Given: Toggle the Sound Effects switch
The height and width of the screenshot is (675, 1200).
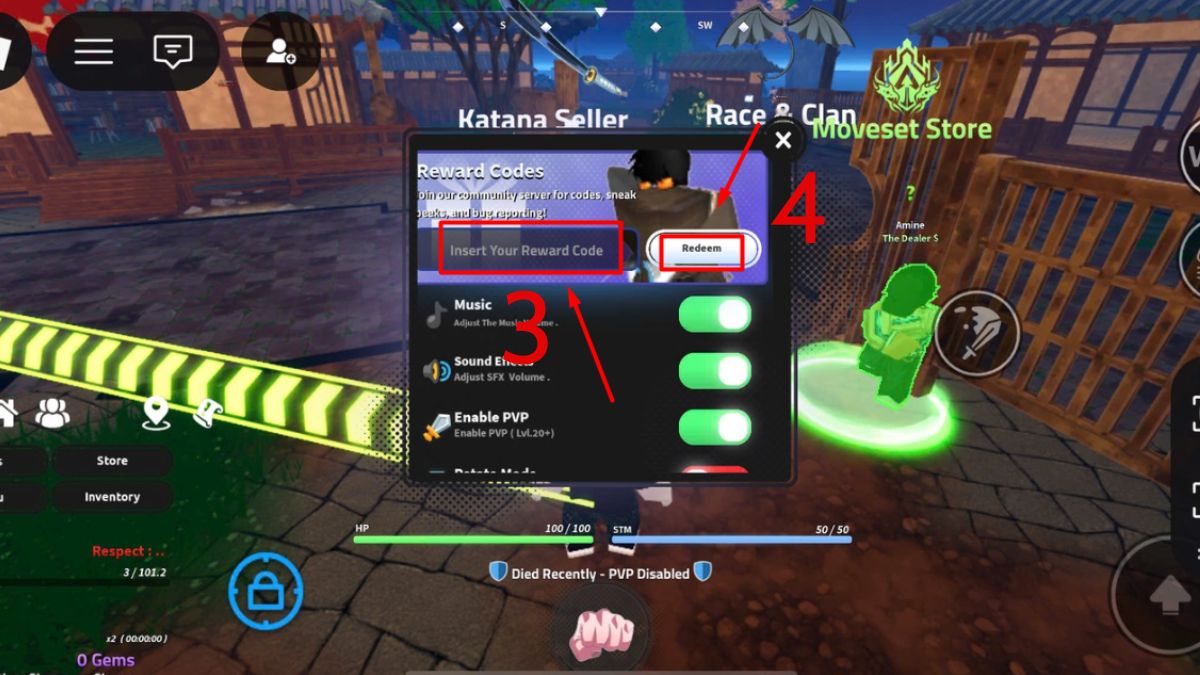Looking at the screenshot, I should (714, 371).
